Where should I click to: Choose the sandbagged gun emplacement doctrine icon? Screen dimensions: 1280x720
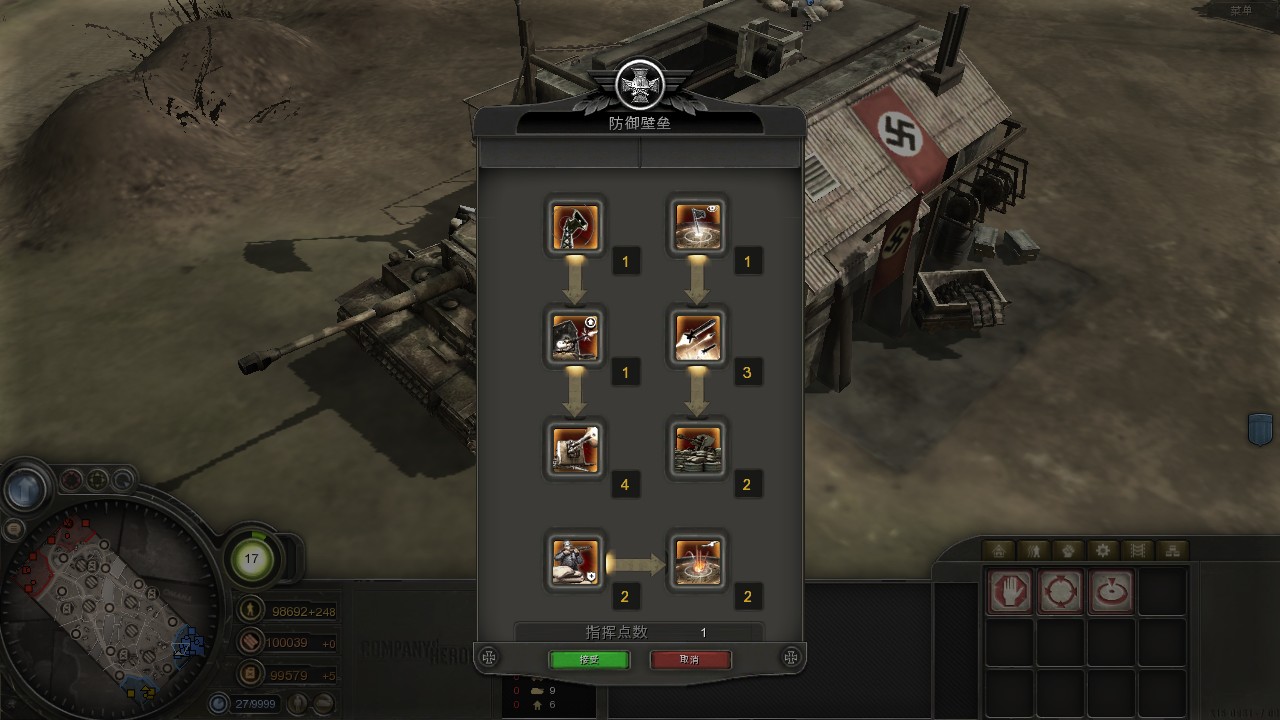tap(697, 448)
